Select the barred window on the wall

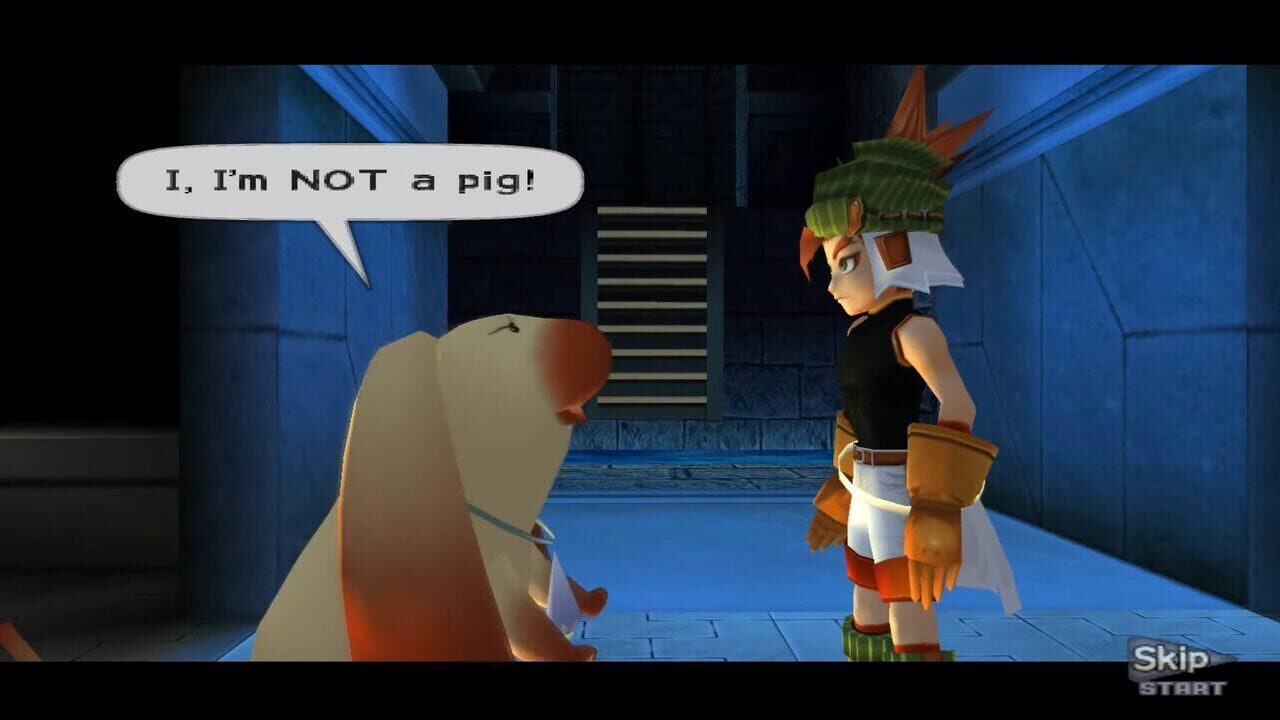coord(655,300)
